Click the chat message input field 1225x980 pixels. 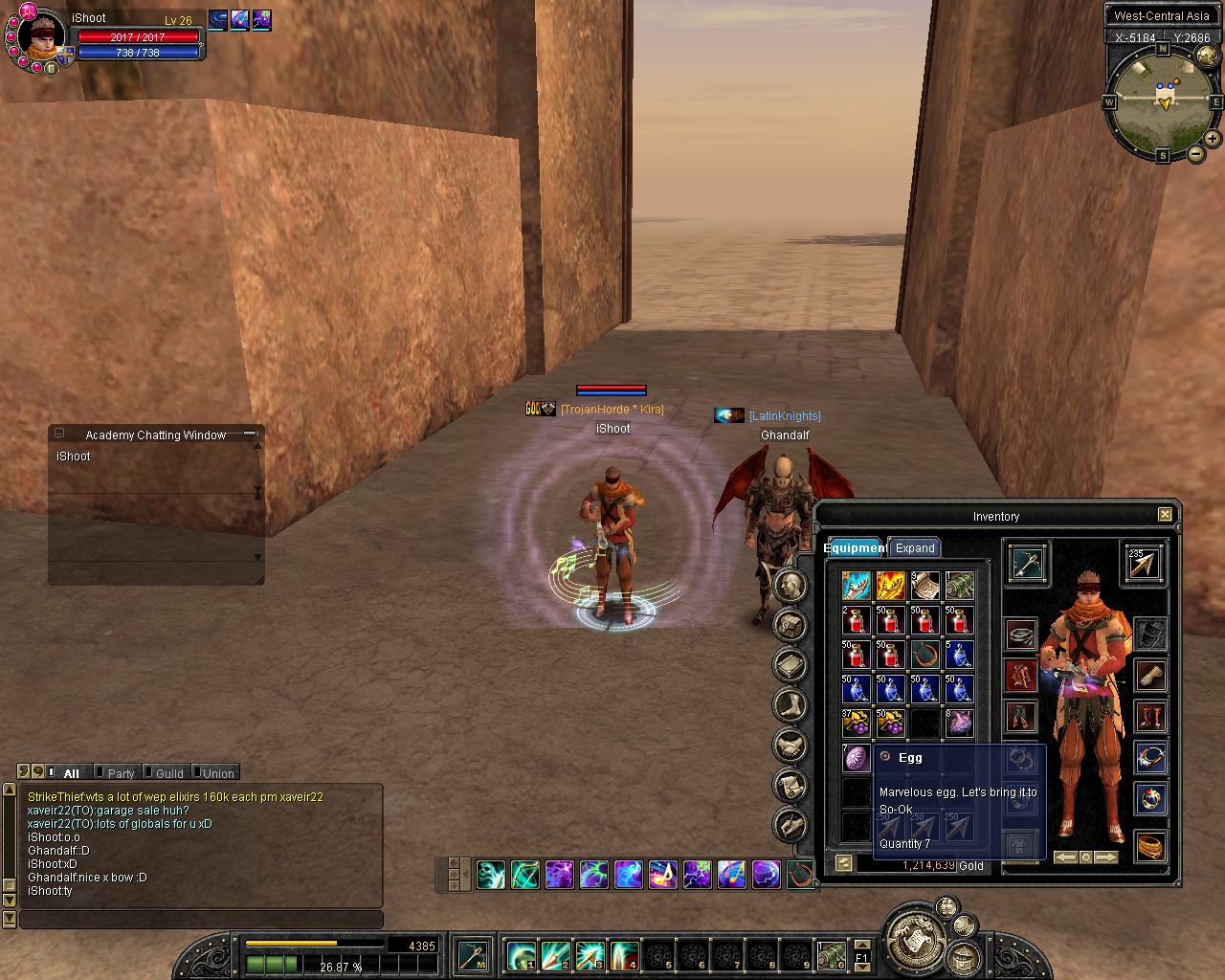[201, 920]
